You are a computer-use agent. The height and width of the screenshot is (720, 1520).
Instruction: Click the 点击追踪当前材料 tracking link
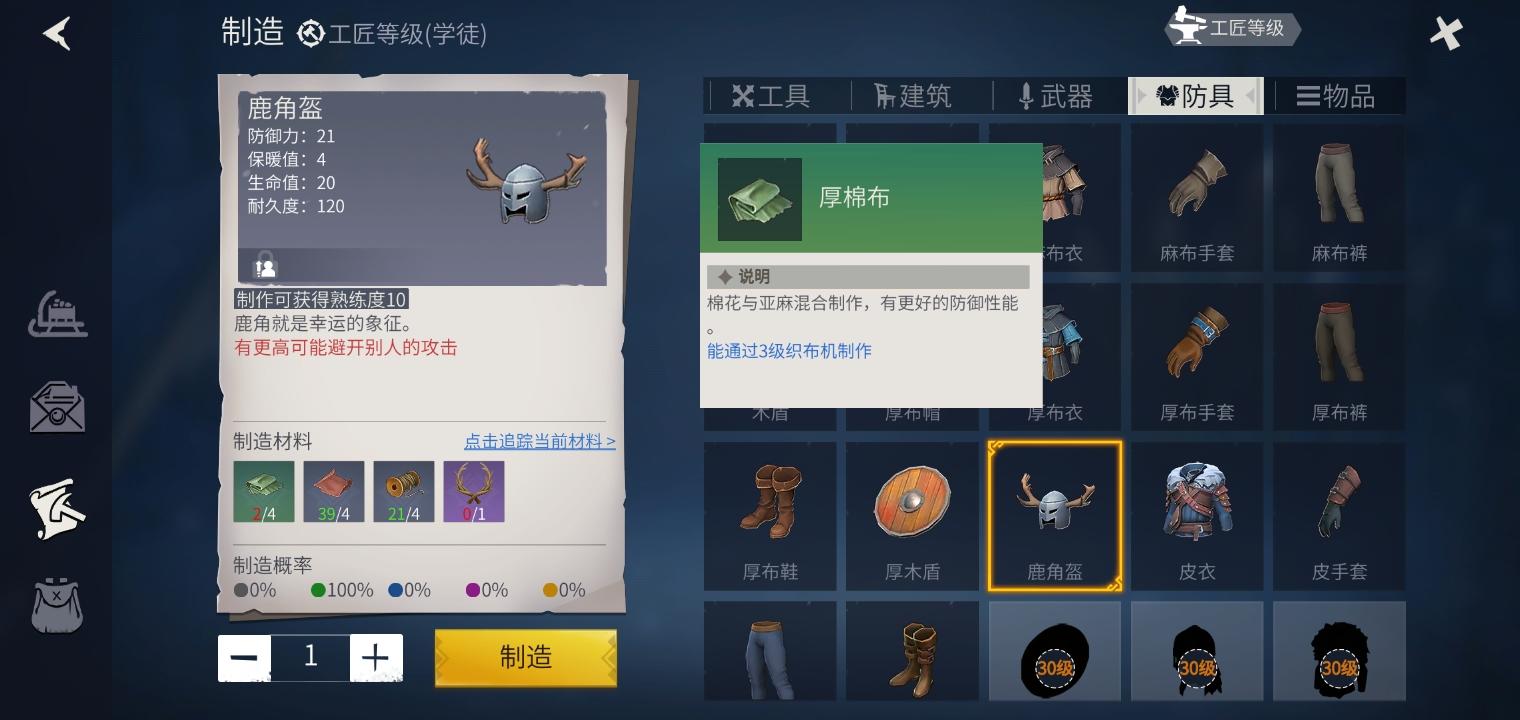(x=540, y=441)
